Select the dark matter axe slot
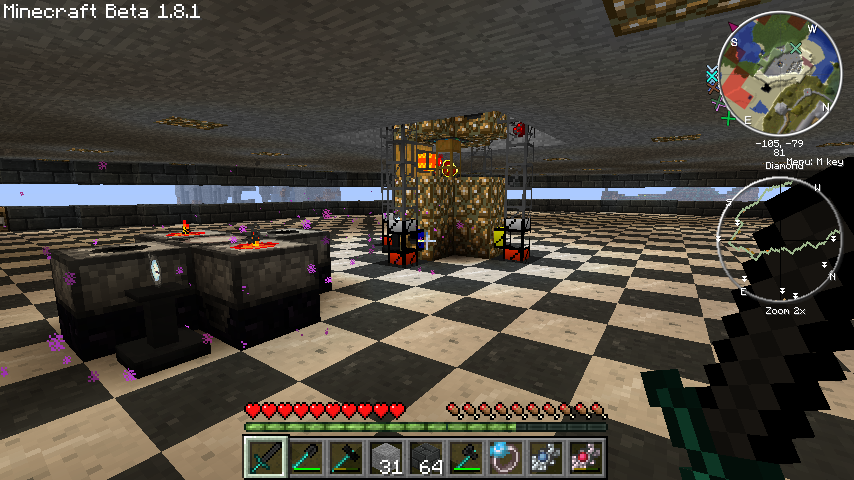 pyautogui.click(x=466, y=458)
